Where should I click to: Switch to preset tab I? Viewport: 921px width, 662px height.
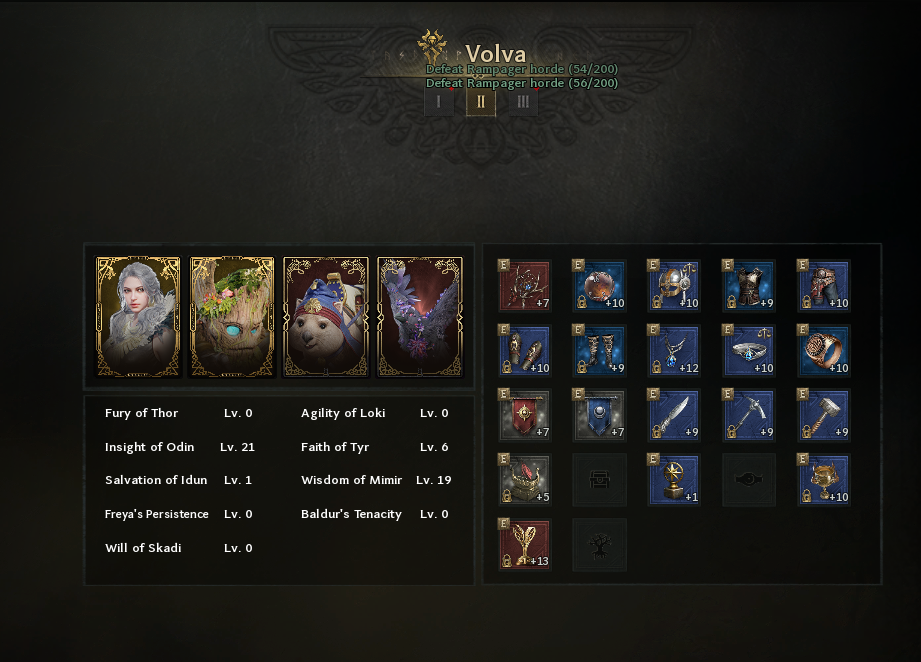tap(438, 101)
